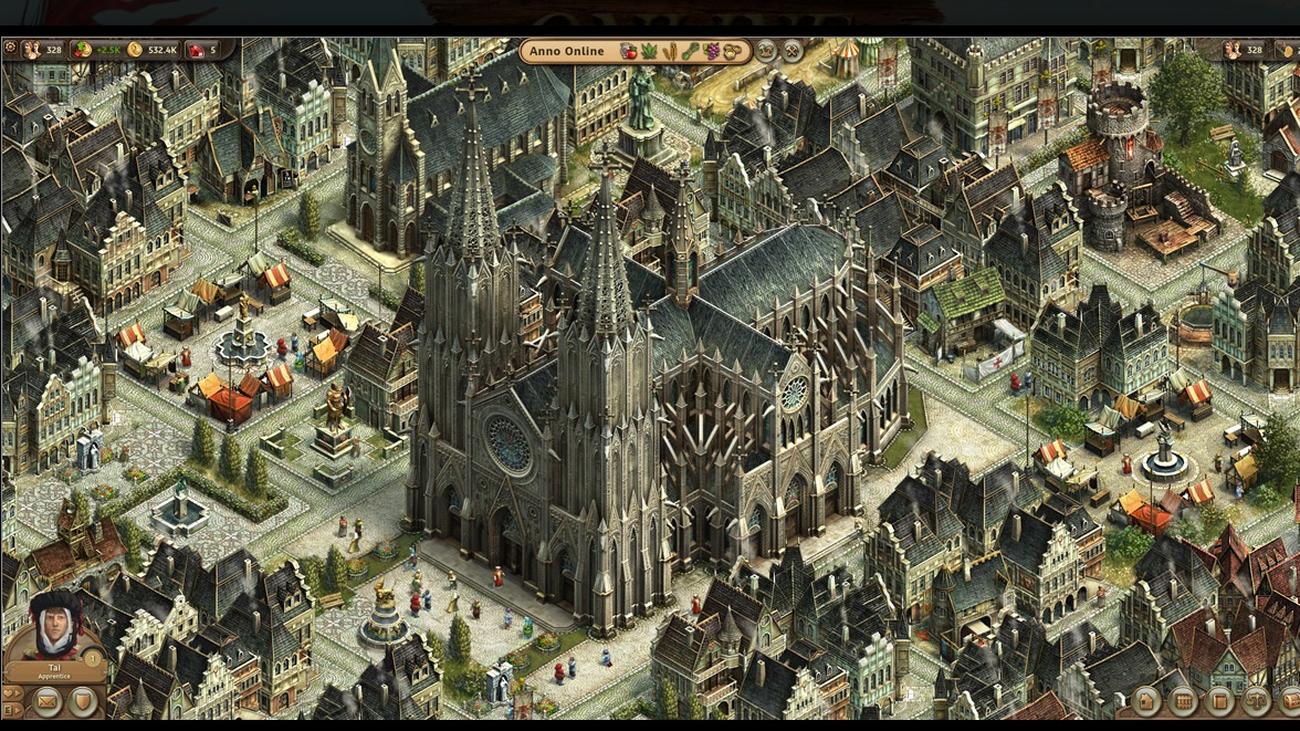The image size is (1300, 731).
Task: Click the level badge on Tal's portrait
Action: point(93,657)
